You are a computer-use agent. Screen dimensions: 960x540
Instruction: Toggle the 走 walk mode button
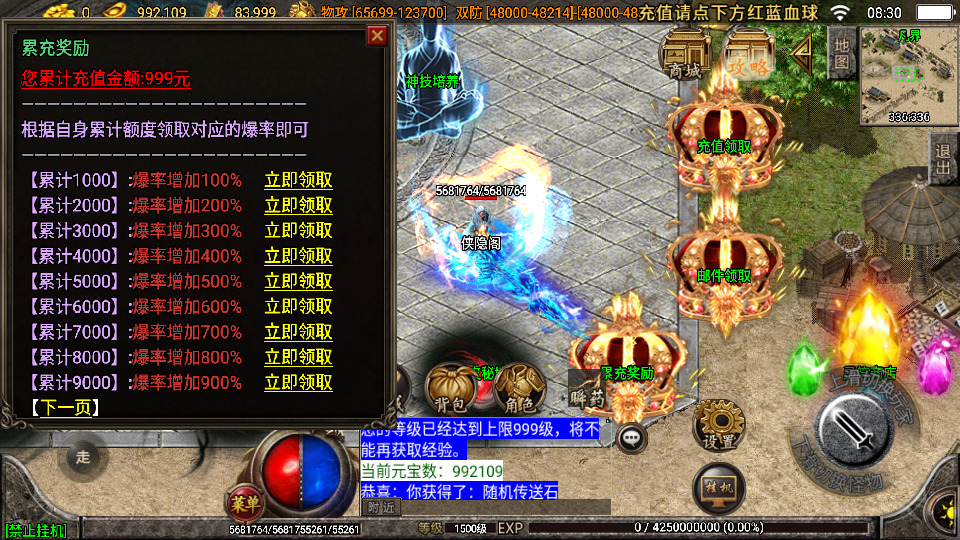pyautogui.click(x=83, y=458)
